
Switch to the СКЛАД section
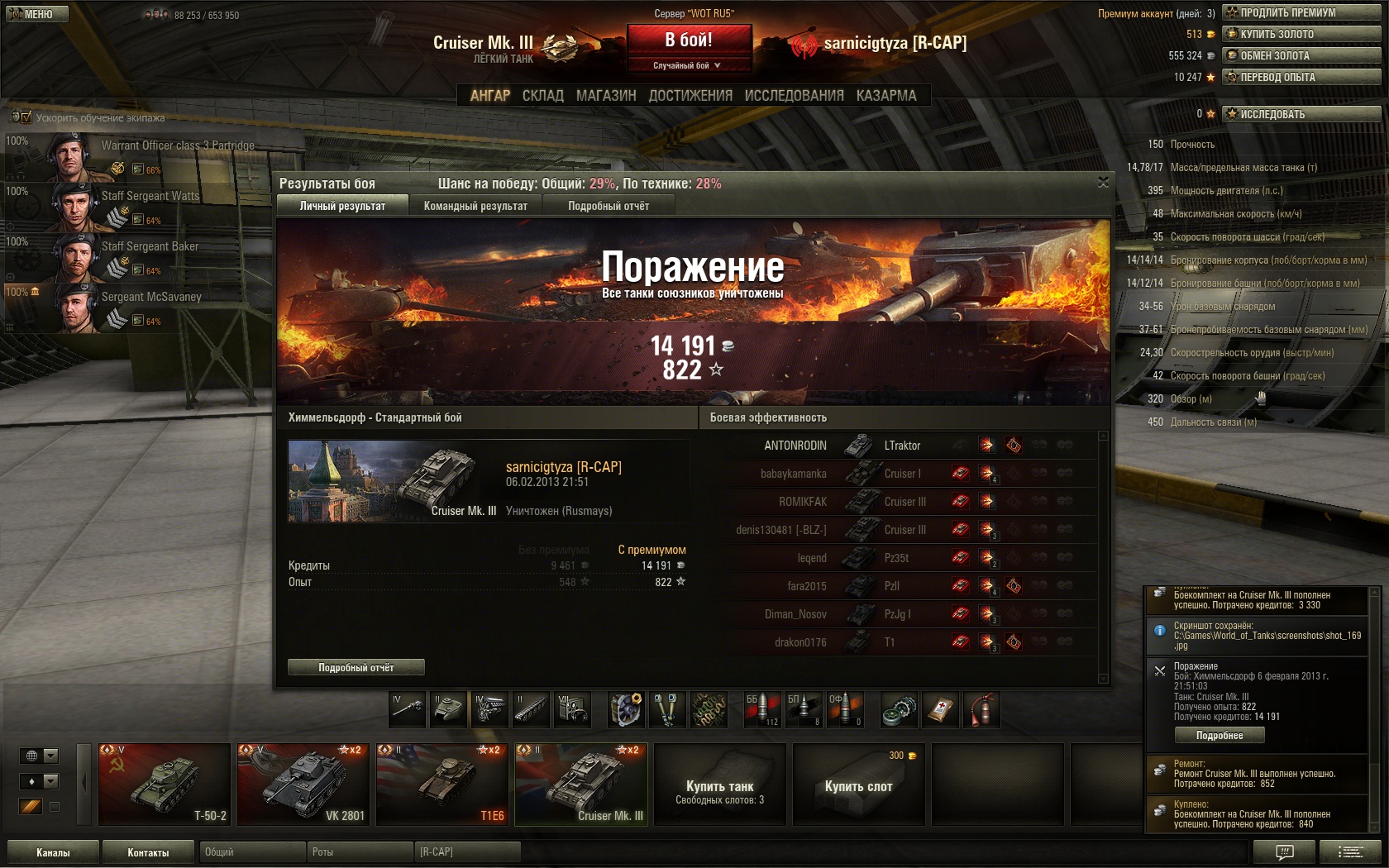542,96
